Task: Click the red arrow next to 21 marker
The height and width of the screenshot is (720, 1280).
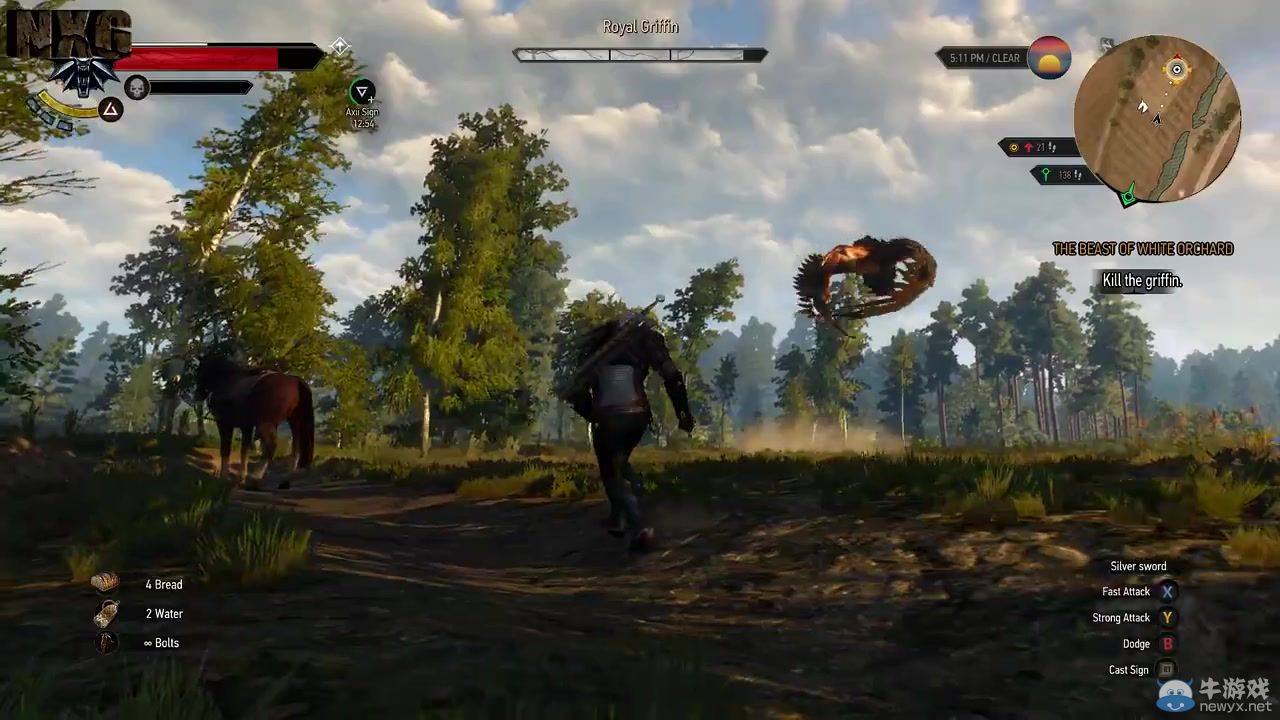Action: tap(1029, 147)
